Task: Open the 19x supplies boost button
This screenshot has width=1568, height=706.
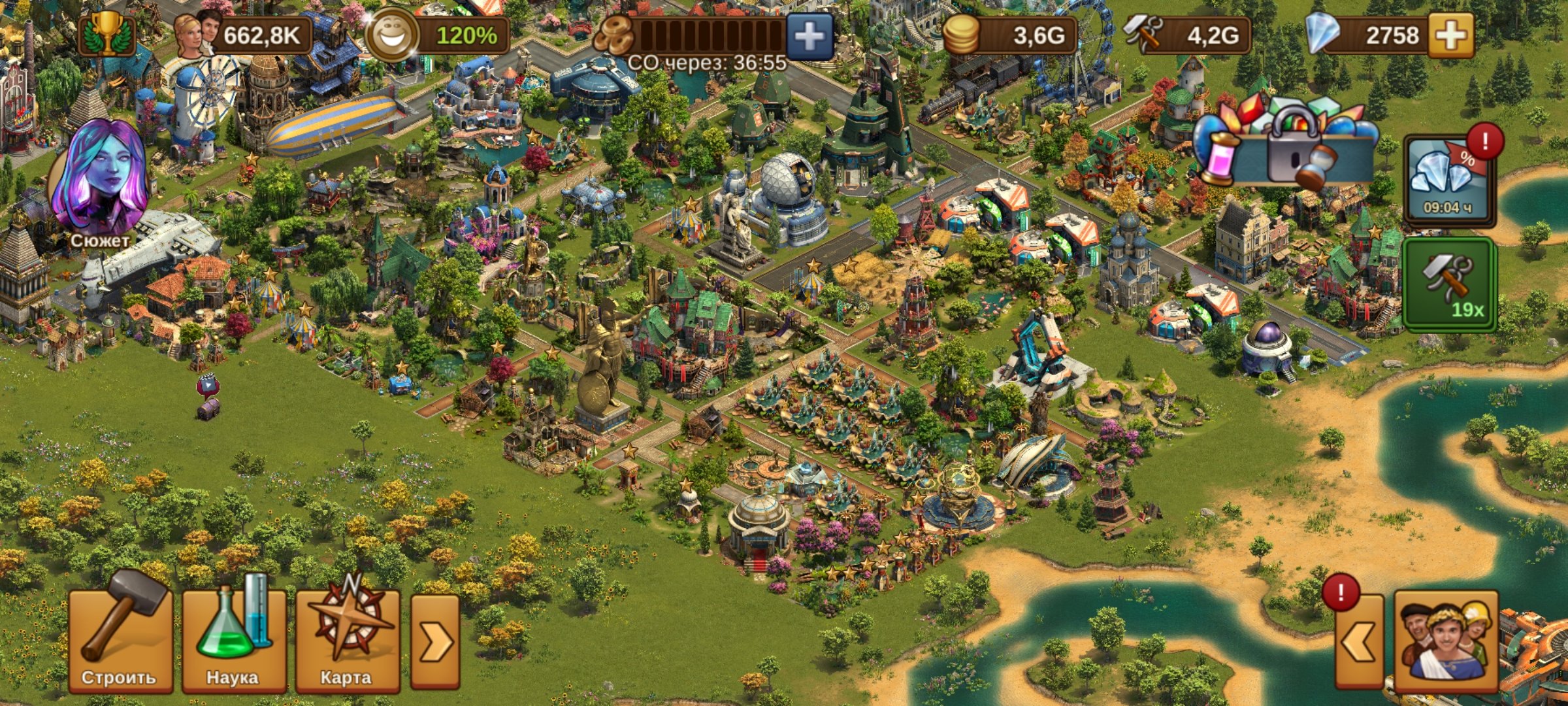Action: 1449,285
